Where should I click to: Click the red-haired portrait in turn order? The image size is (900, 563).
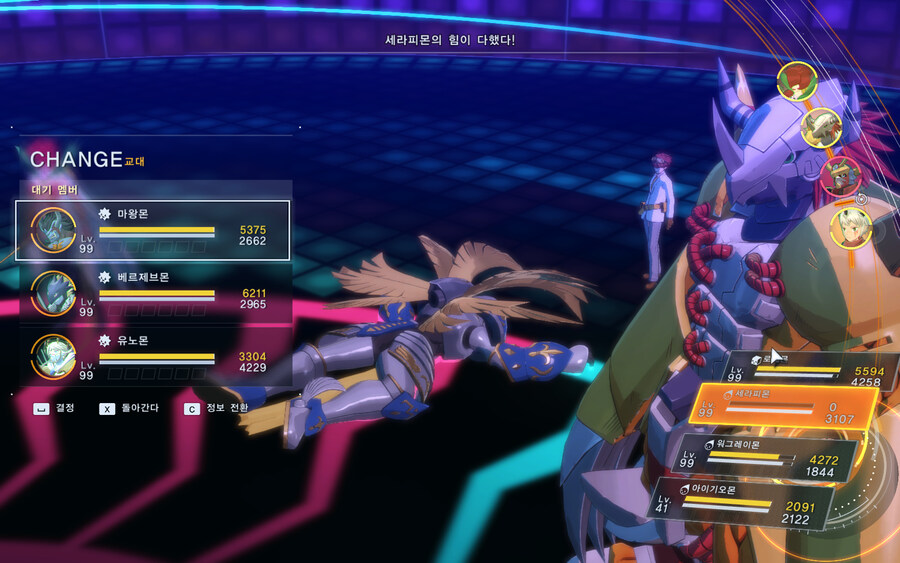tap(797, 80)
